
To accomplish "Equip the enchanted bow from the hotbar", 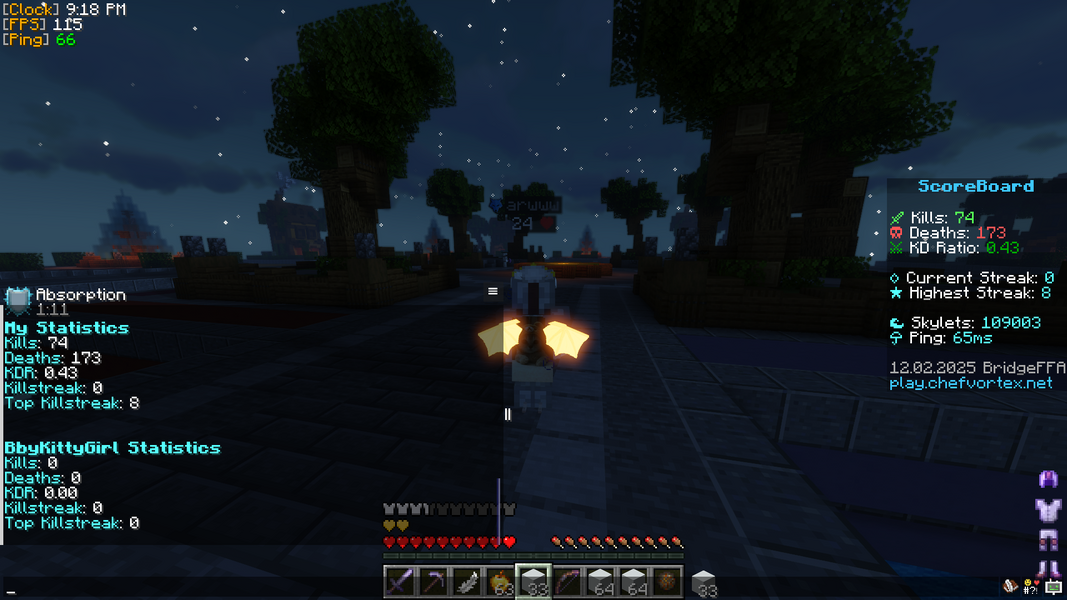I will (567, 581).
